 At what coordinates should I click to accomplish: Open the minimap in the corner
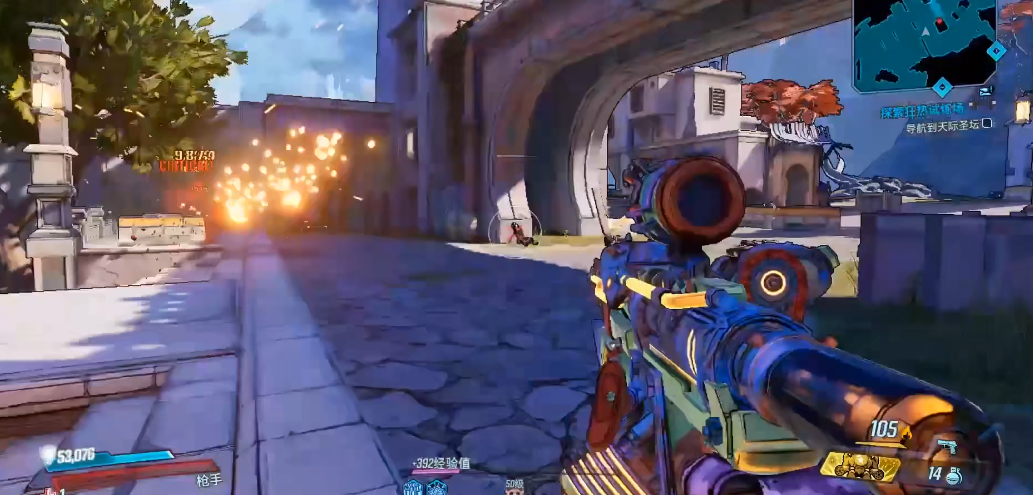point(924,45)
